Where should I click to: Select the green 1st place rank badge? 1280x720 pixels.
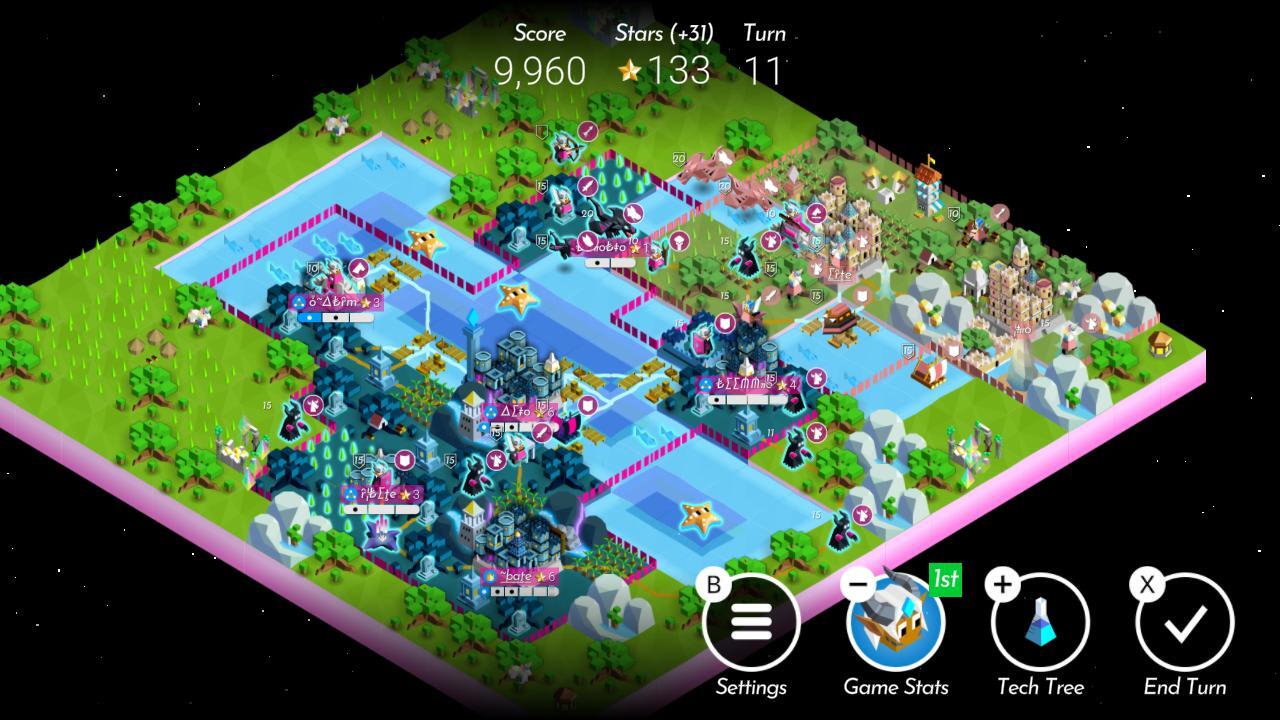pyautogui.click(x=945, y=578)
